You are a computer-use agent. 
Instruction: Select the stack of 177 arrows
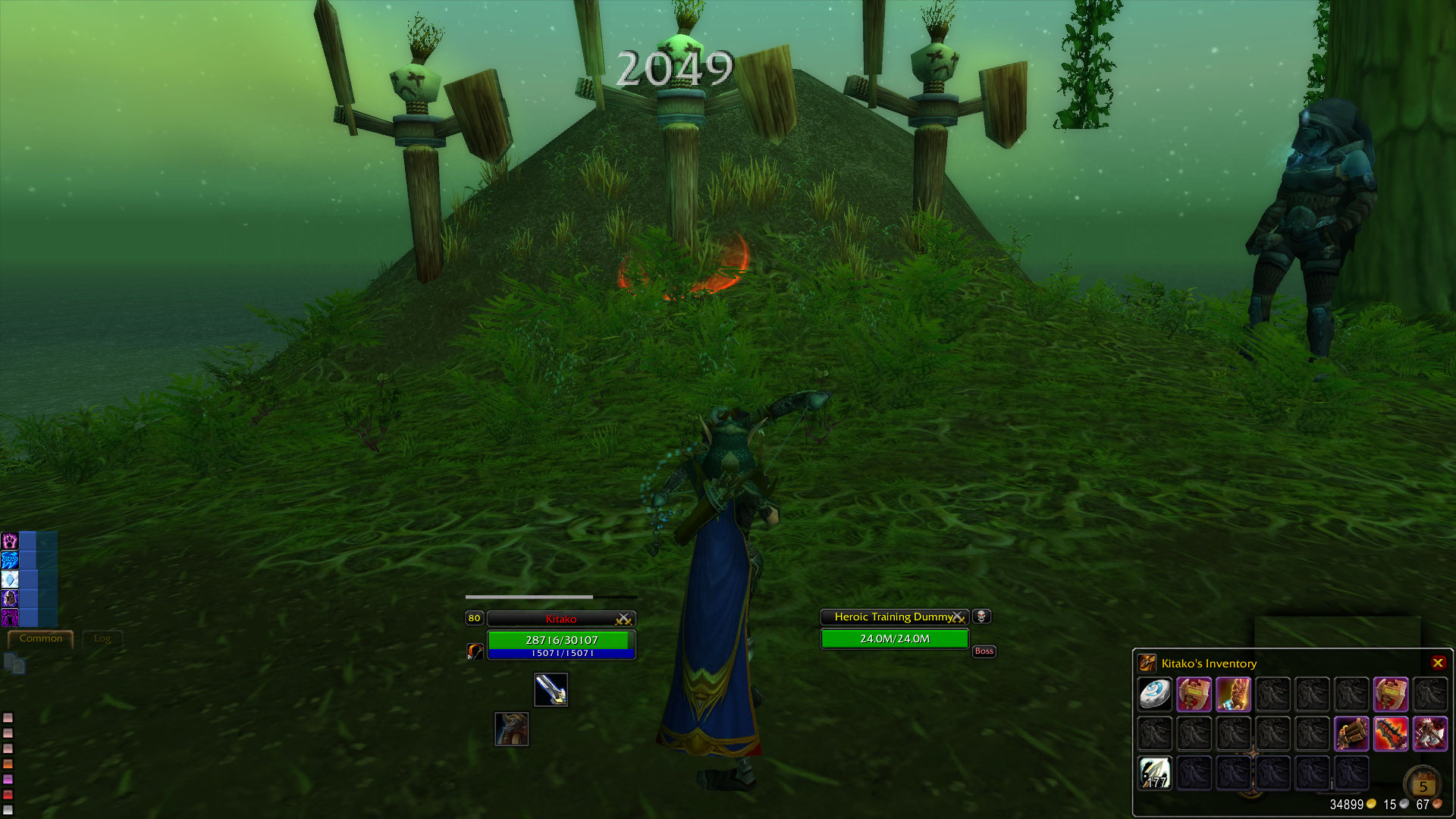1155,774
